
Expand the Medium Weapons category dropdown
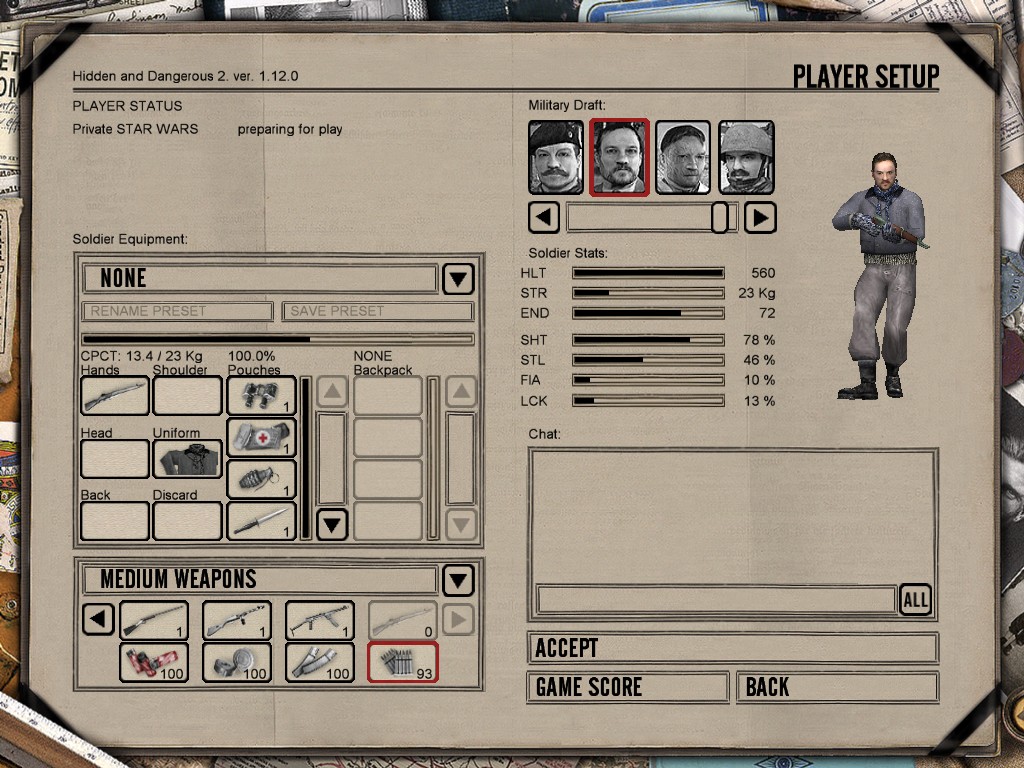click(x=458, y=579)
